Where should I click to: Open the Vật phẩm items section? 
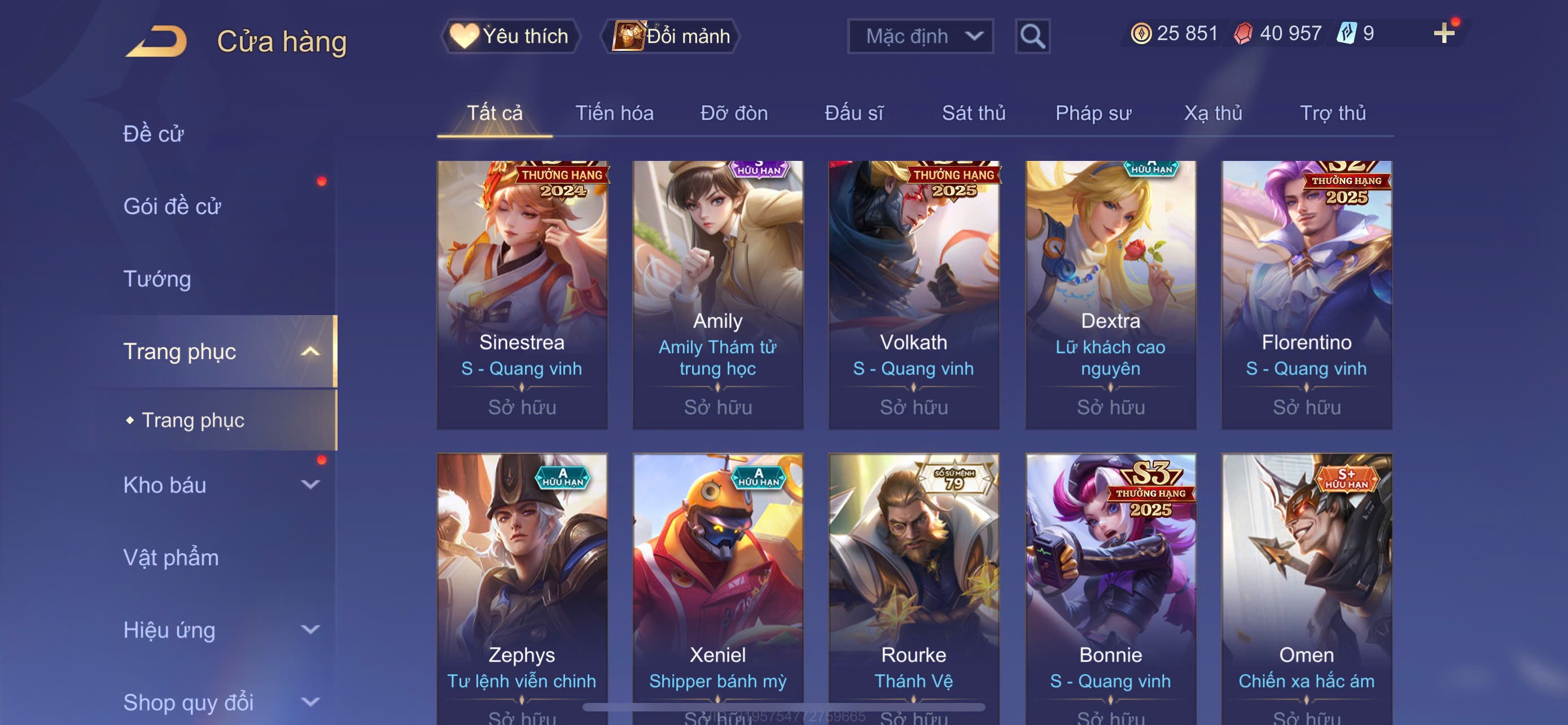[x=171, y=557]
